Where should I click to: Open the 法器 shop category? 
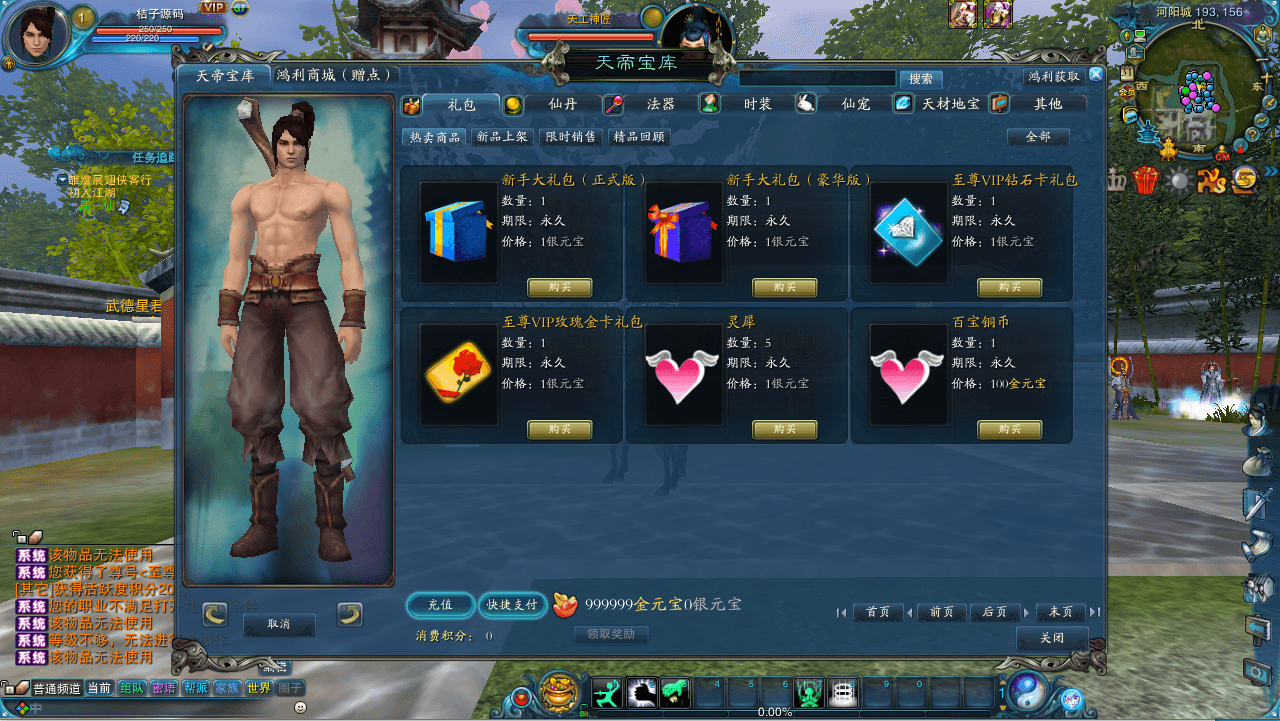660,104
